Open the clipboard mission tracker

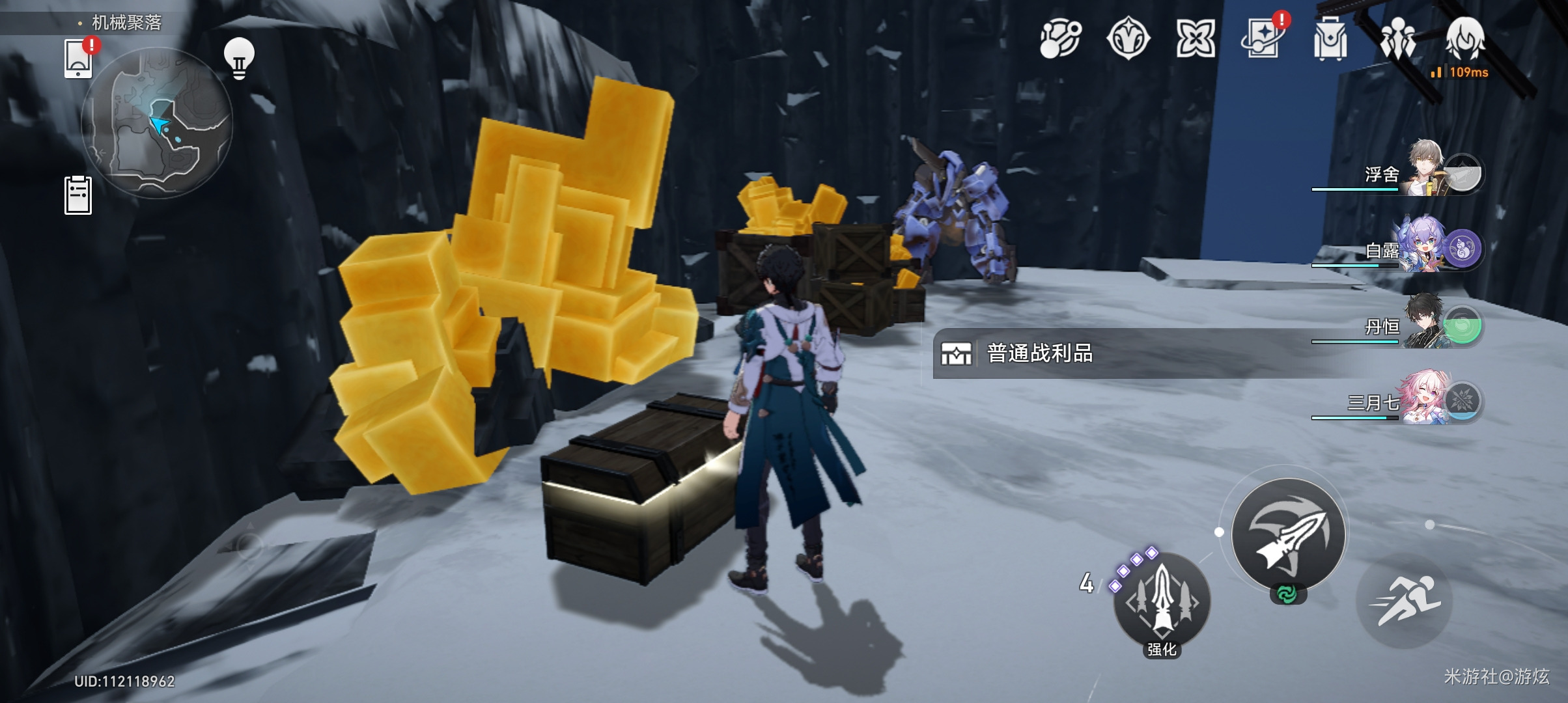click(x=78, y=195)
